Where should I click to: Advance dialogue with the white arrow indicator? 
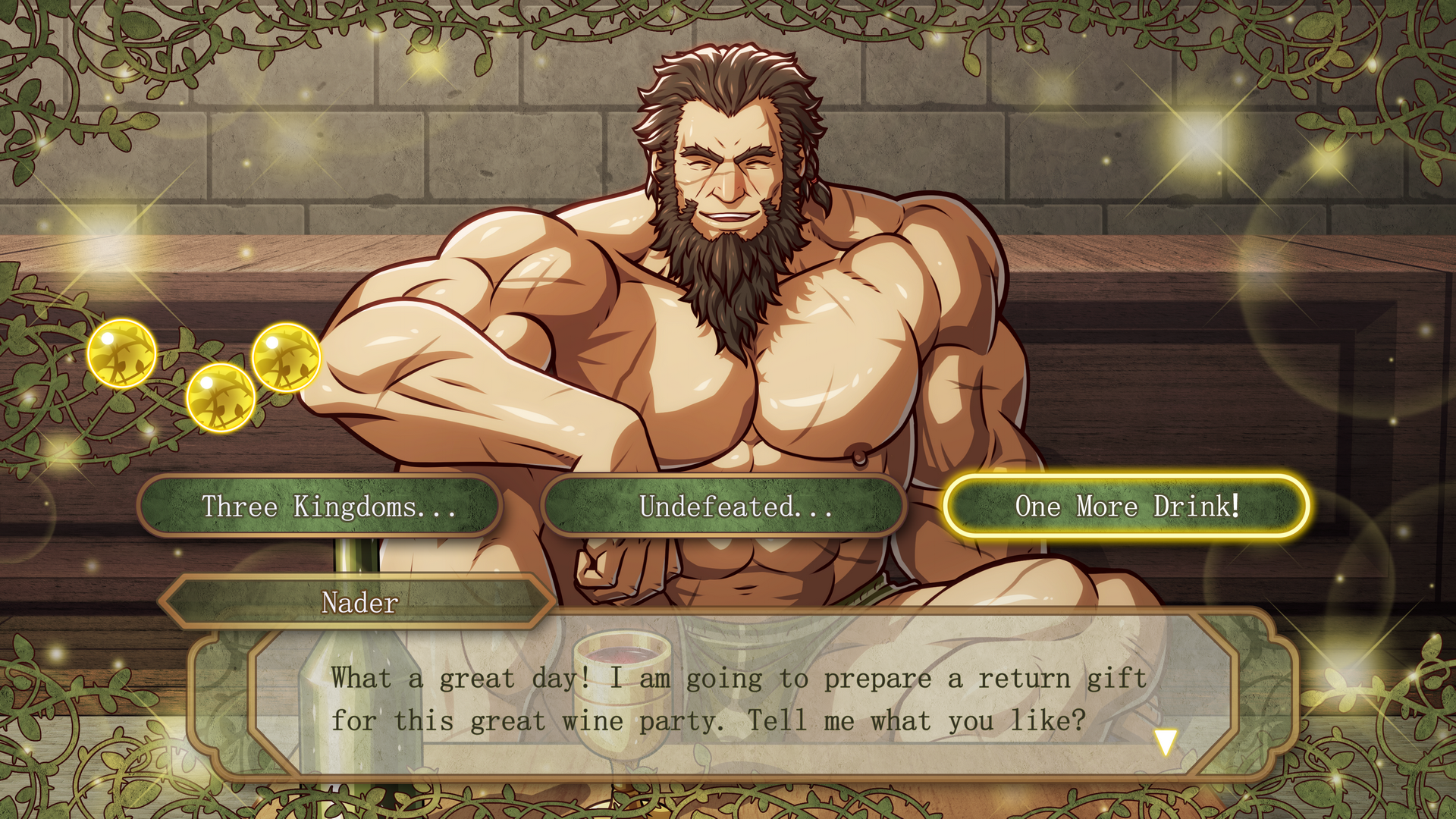click(1166, 742)
